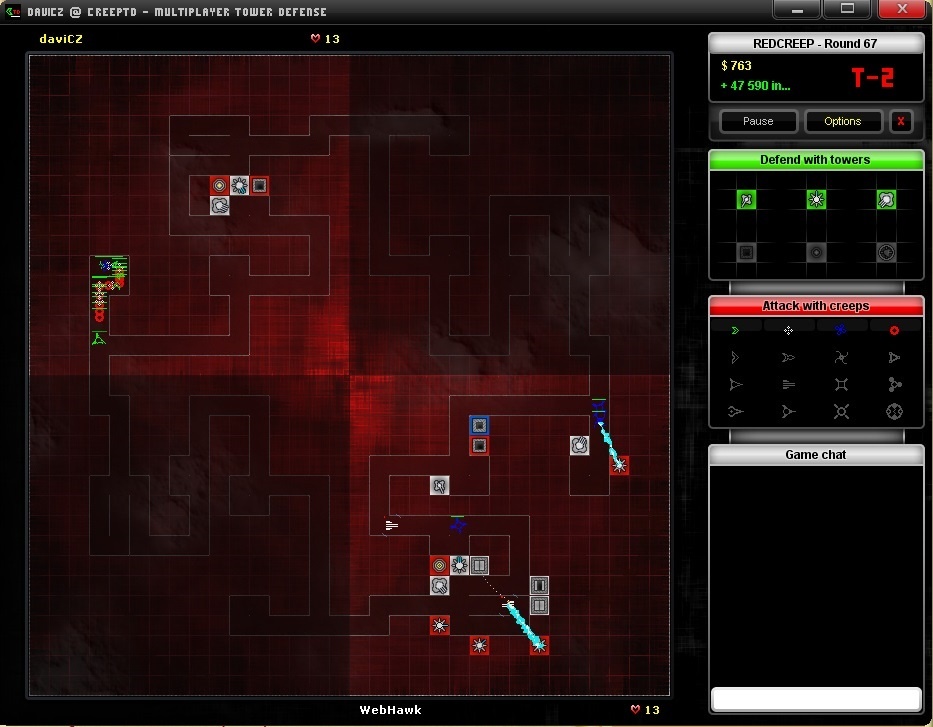Select the blue-bordered tower on the map
The height and width of the screenshot is (727, 933).
click(479, 425)
